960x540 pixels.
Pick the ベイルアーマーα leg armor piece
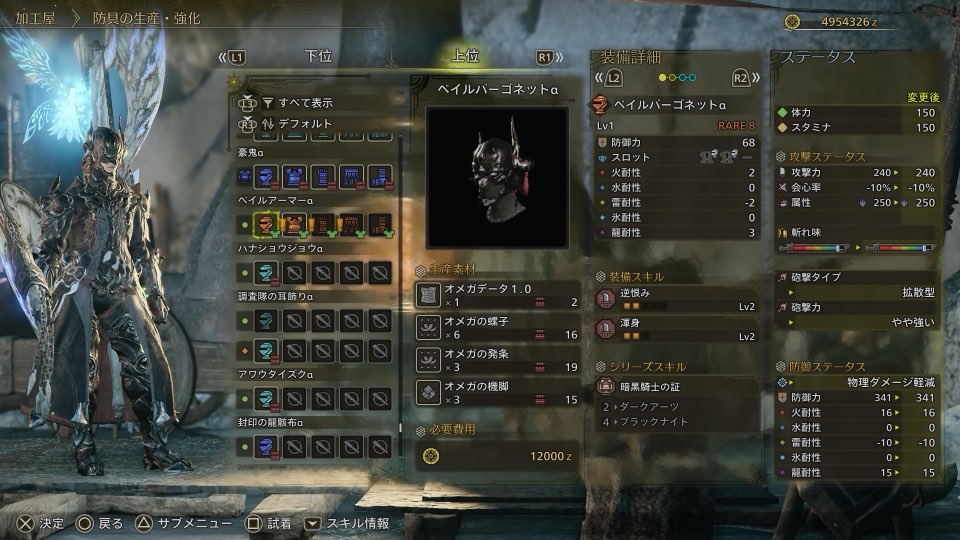(x=380, y=223)
